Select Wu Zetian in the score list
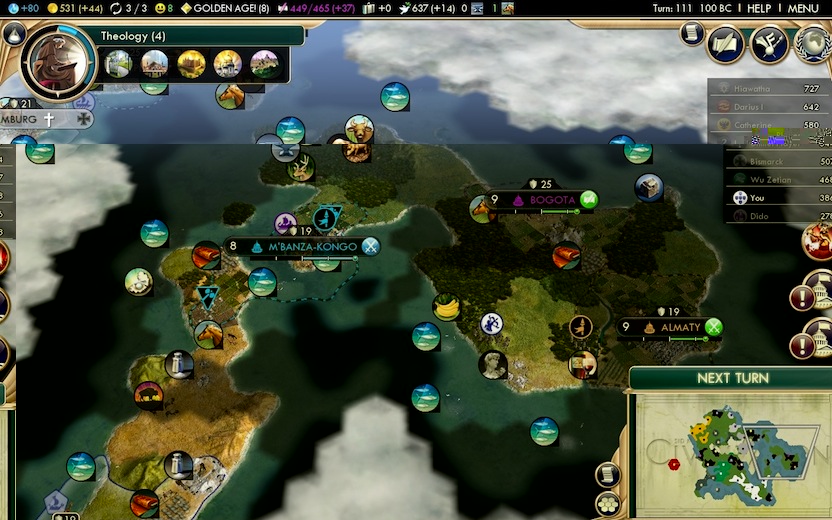This screenshot has height=520, width=832. pyautogui.click(x=770, y=179)
